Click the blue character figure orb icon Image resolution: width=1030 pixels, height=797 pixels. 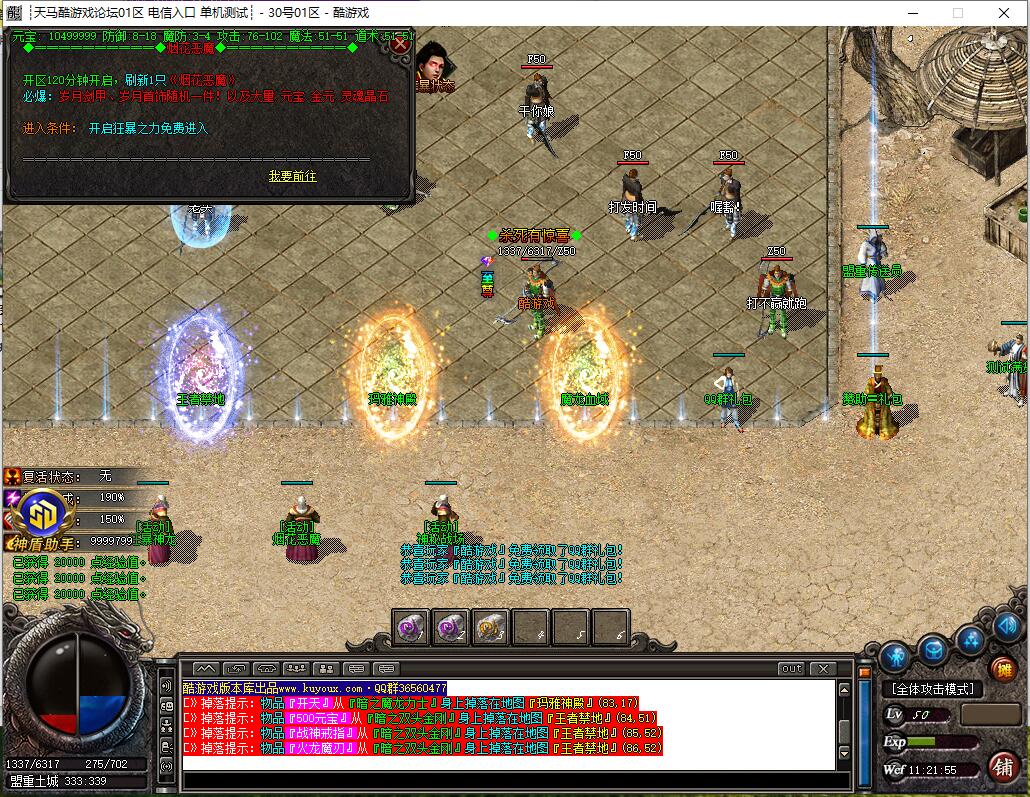point(895,655)
